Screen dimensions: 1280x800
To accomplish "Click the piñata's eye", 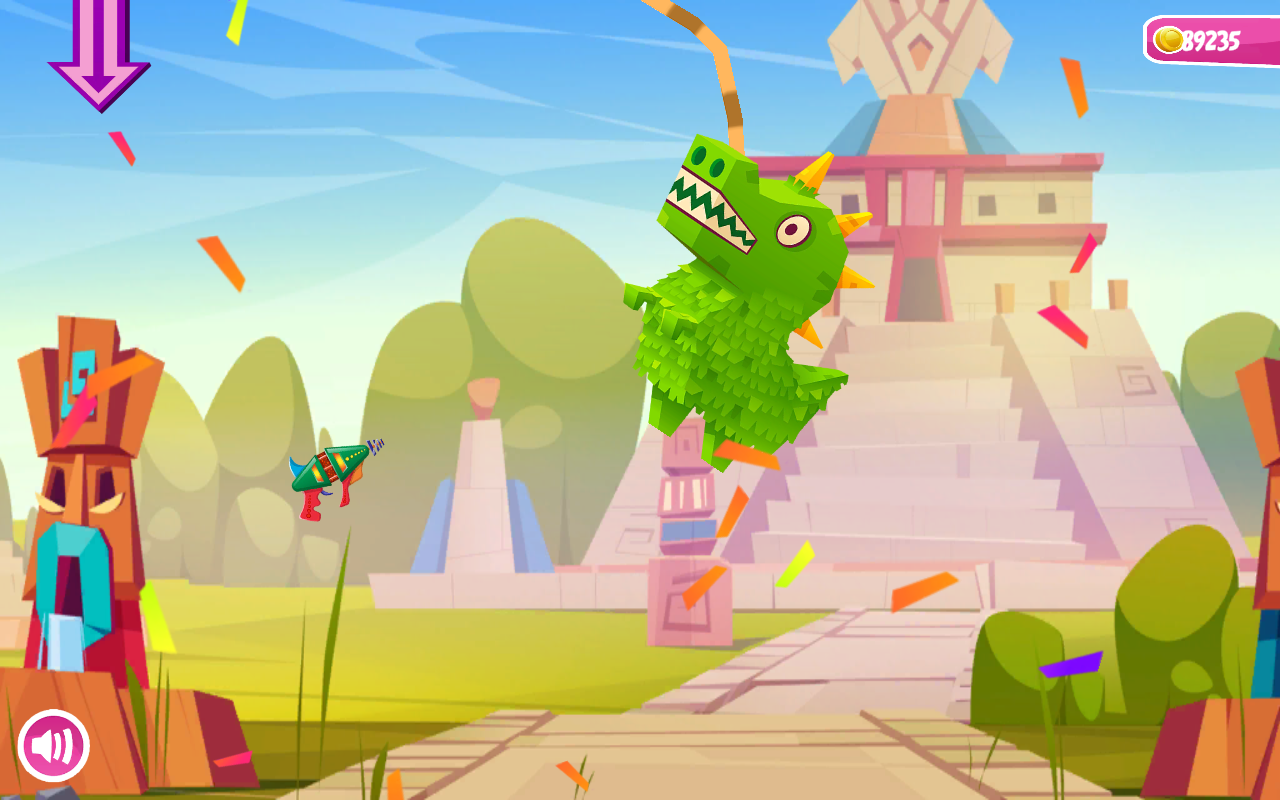I will [795, 228].
